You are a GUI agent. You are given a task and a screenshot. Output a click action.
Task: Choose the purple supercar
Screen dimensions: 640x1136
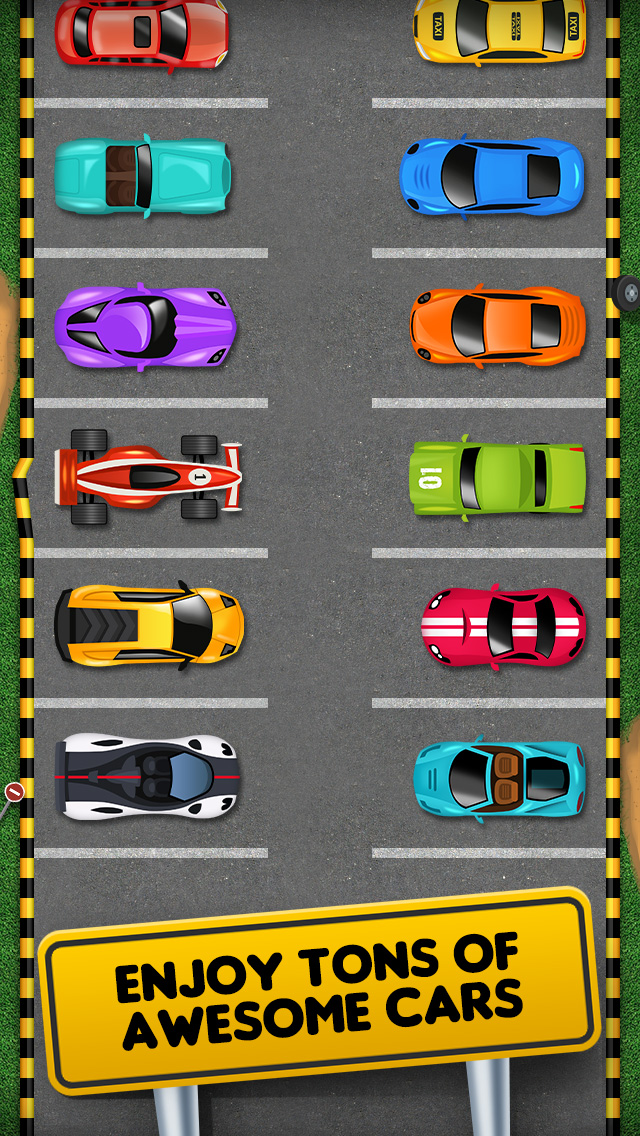pos(145,326)
